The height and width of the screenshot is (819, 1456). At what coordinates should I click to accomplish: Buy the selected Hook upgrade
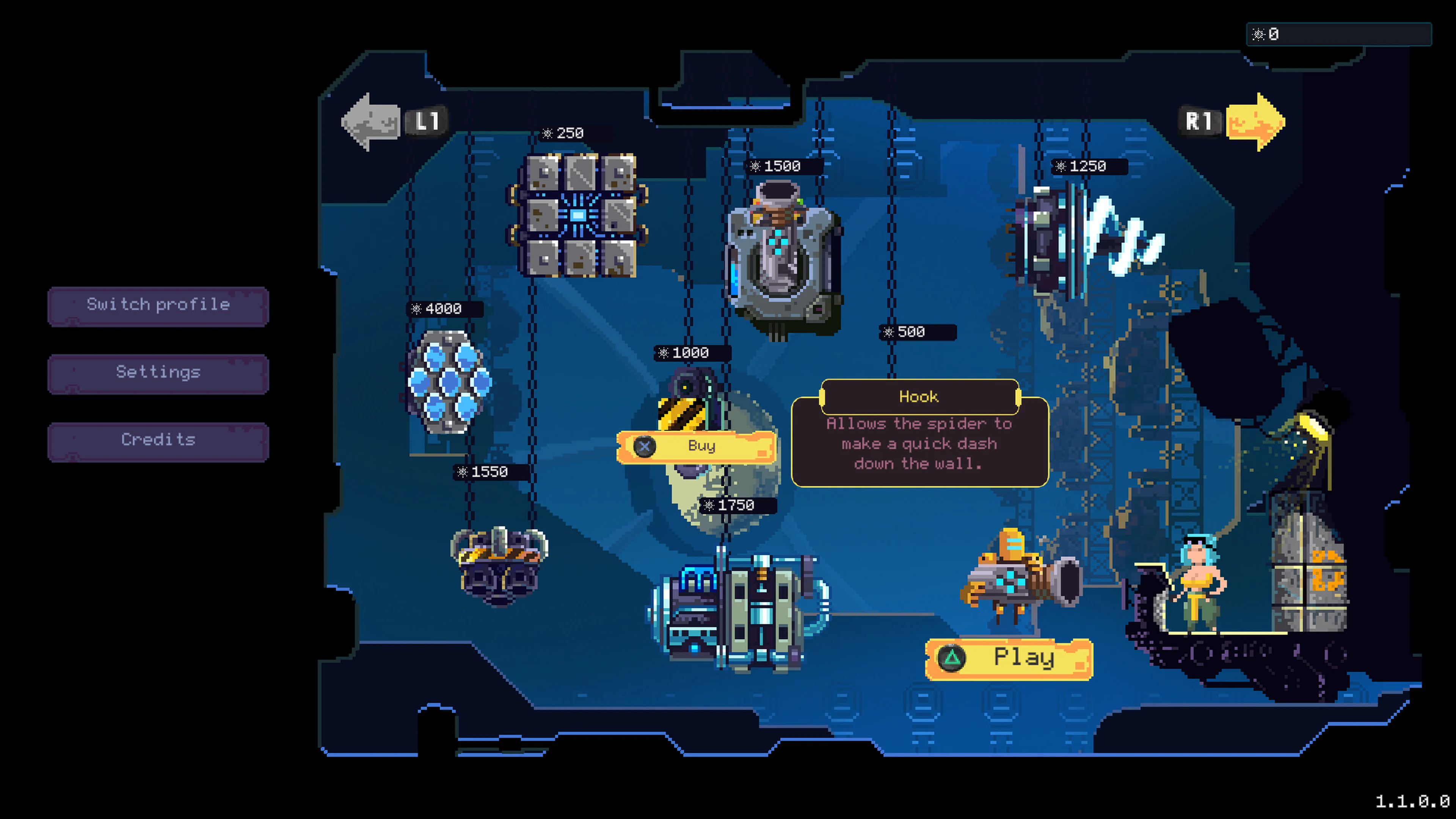click(x=697, y=447)
